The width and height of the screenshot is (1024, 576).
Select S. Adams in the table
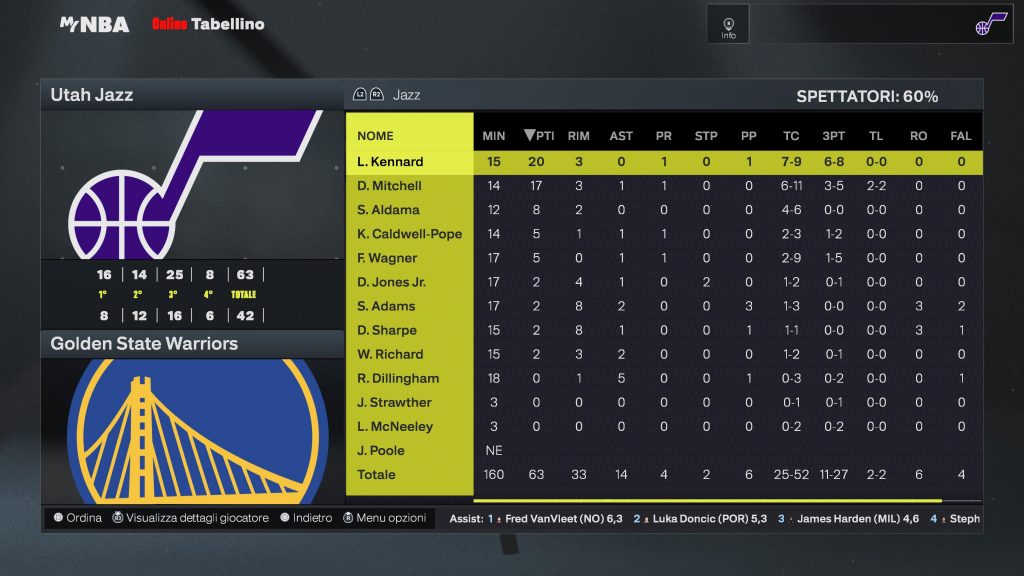tap(386, 306)
